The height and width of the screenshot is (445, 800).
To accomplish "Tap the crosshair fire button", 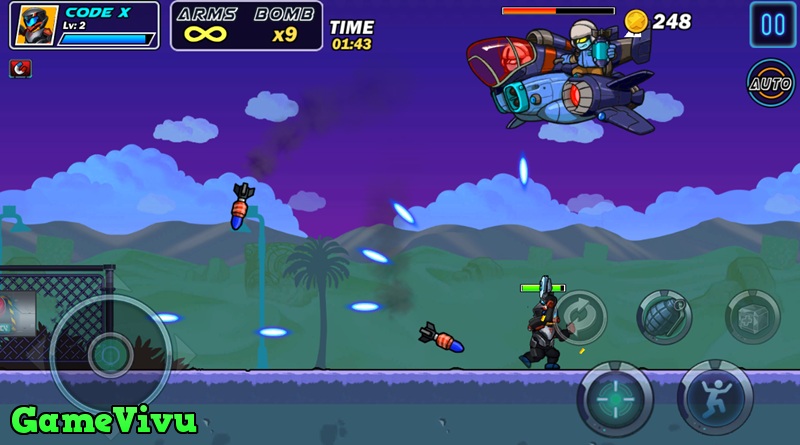I will [x=615, y=397].
